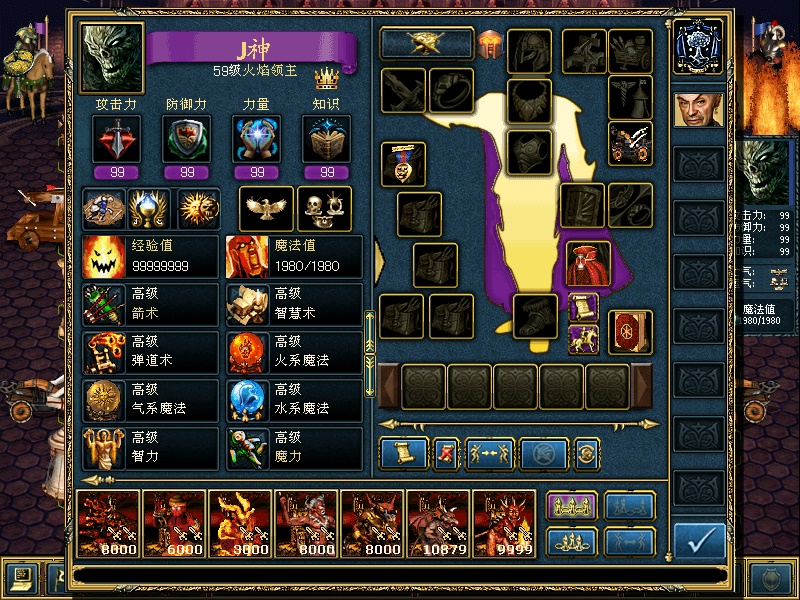Click the hero's skull portrait
Screen dimensions: 800x600
pos(111,60)
